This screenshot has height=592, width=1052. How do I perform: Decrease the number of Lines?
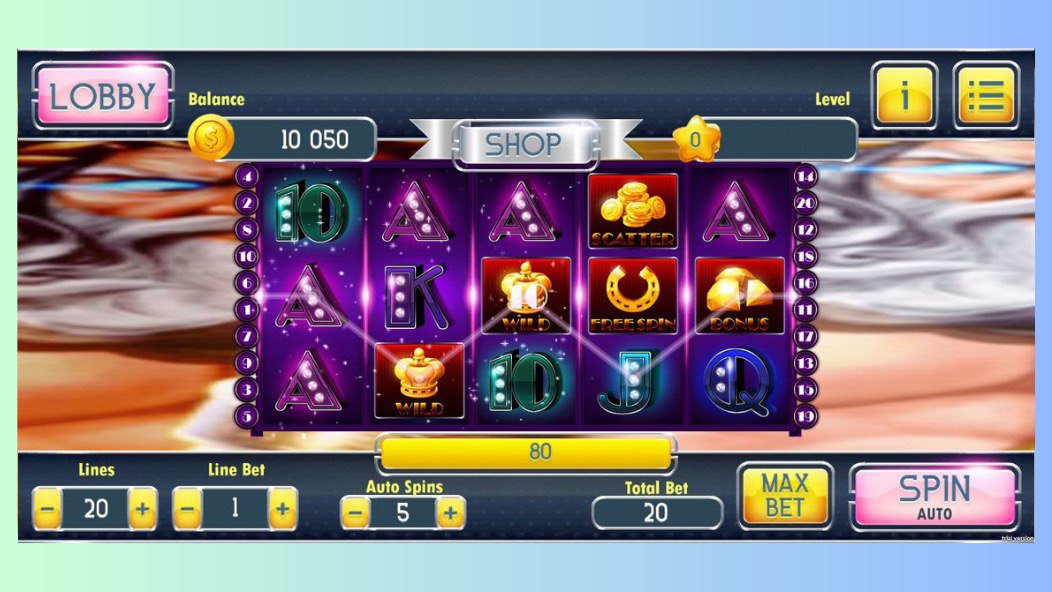coord(47,510)
